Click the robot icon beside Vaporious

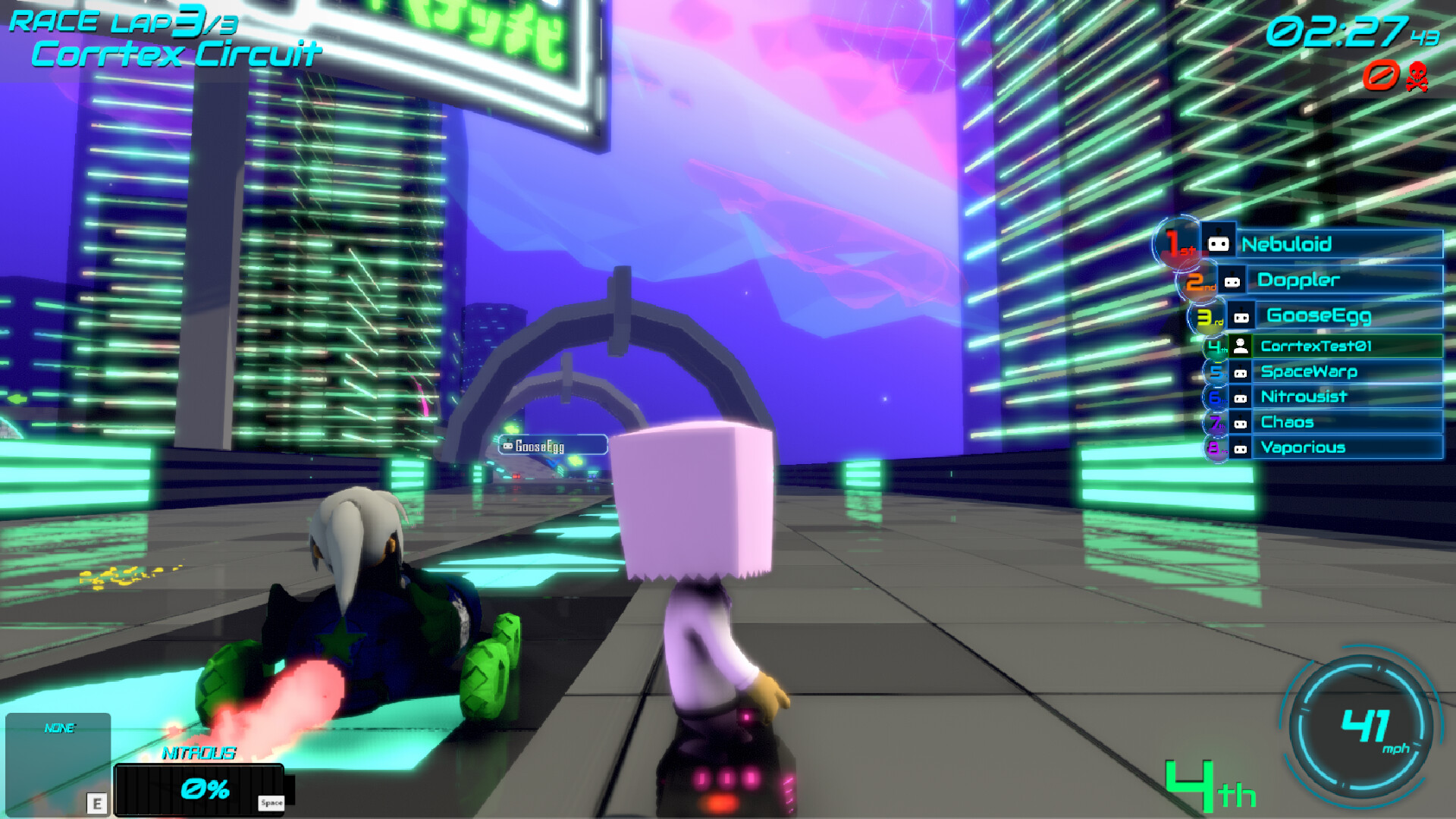pyautogui.click(x=1242, y=447)
